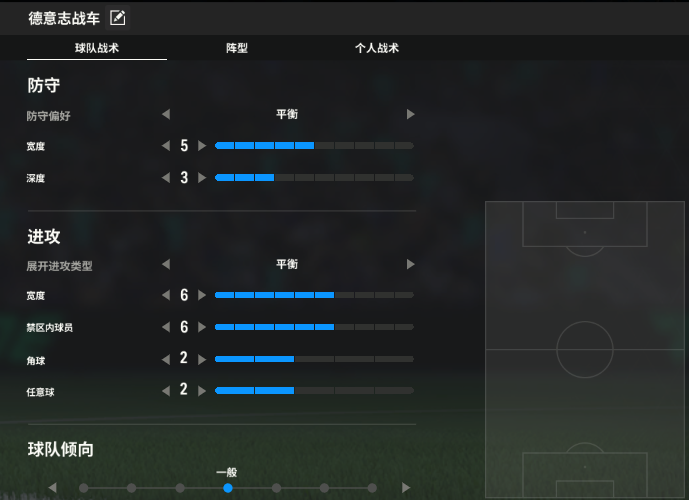Click the 角球 slider bar
Viewport: 689px width, 500px height.
[314, 359]
